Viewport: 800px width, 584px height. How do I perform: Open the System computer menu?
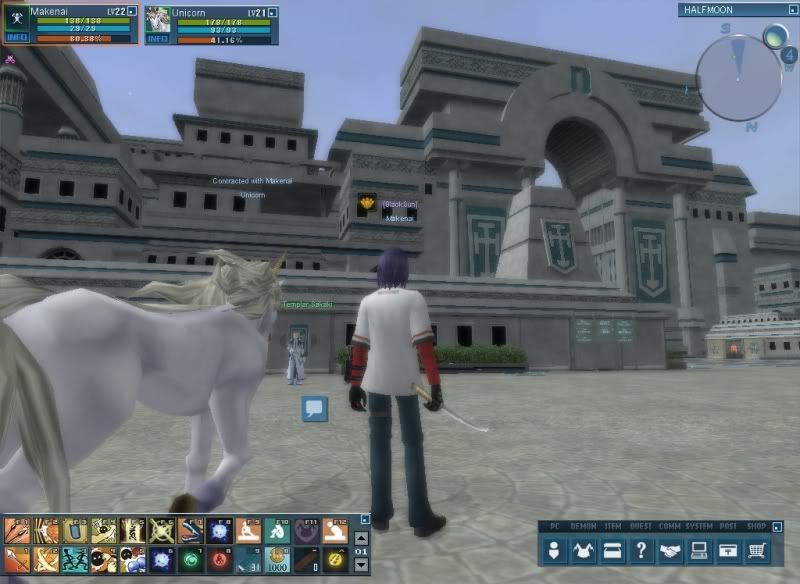click(700, 550)
